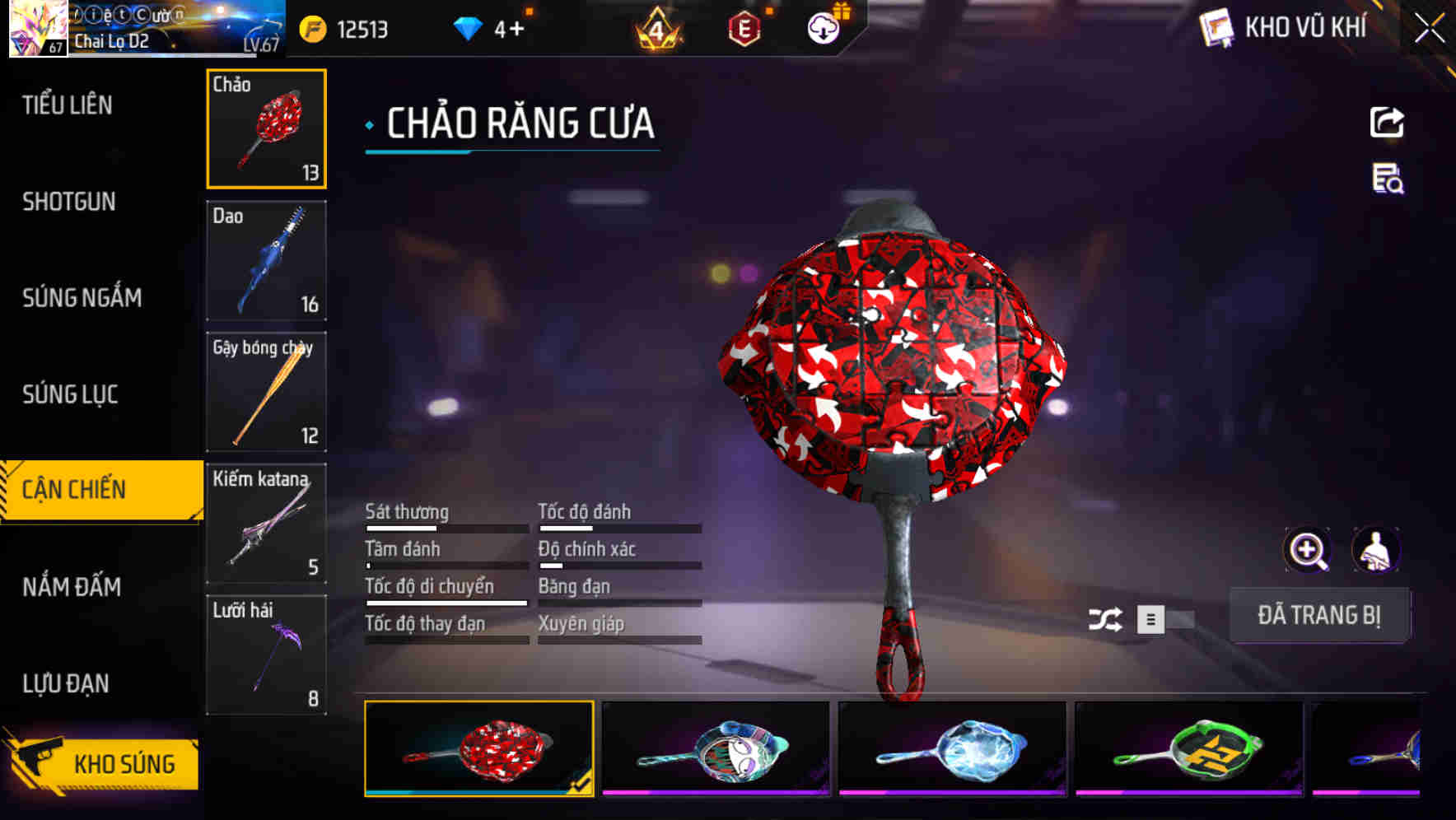1456x820 pixels.
Task: Open the cloud download gift icon
Action: click(822, 26)
